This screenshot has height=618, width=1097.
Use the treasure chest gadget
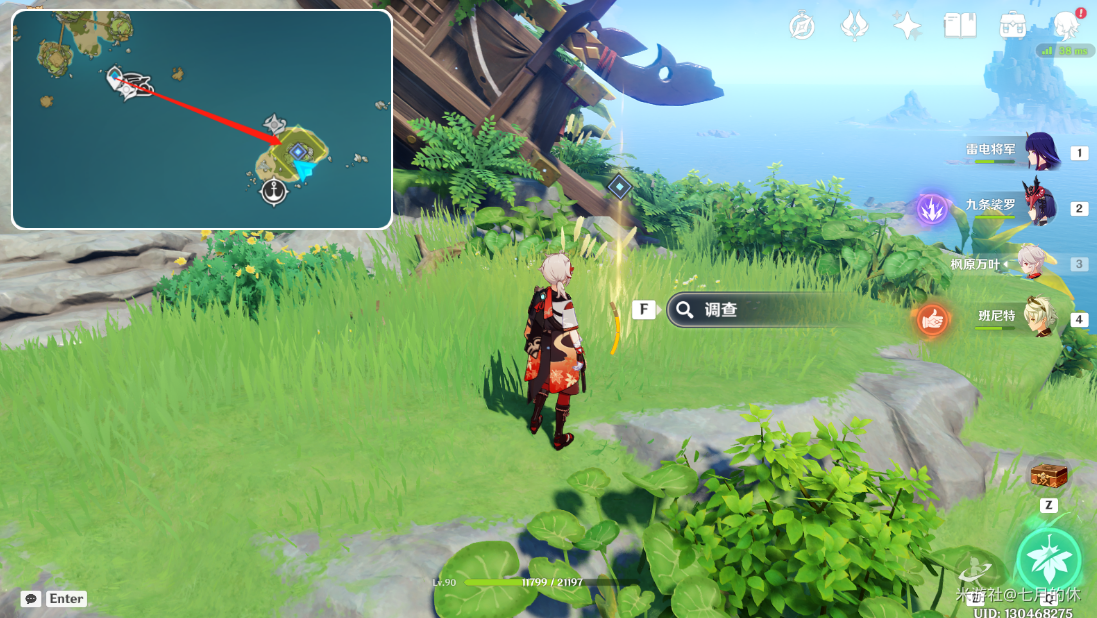[x=1048, y=474]
